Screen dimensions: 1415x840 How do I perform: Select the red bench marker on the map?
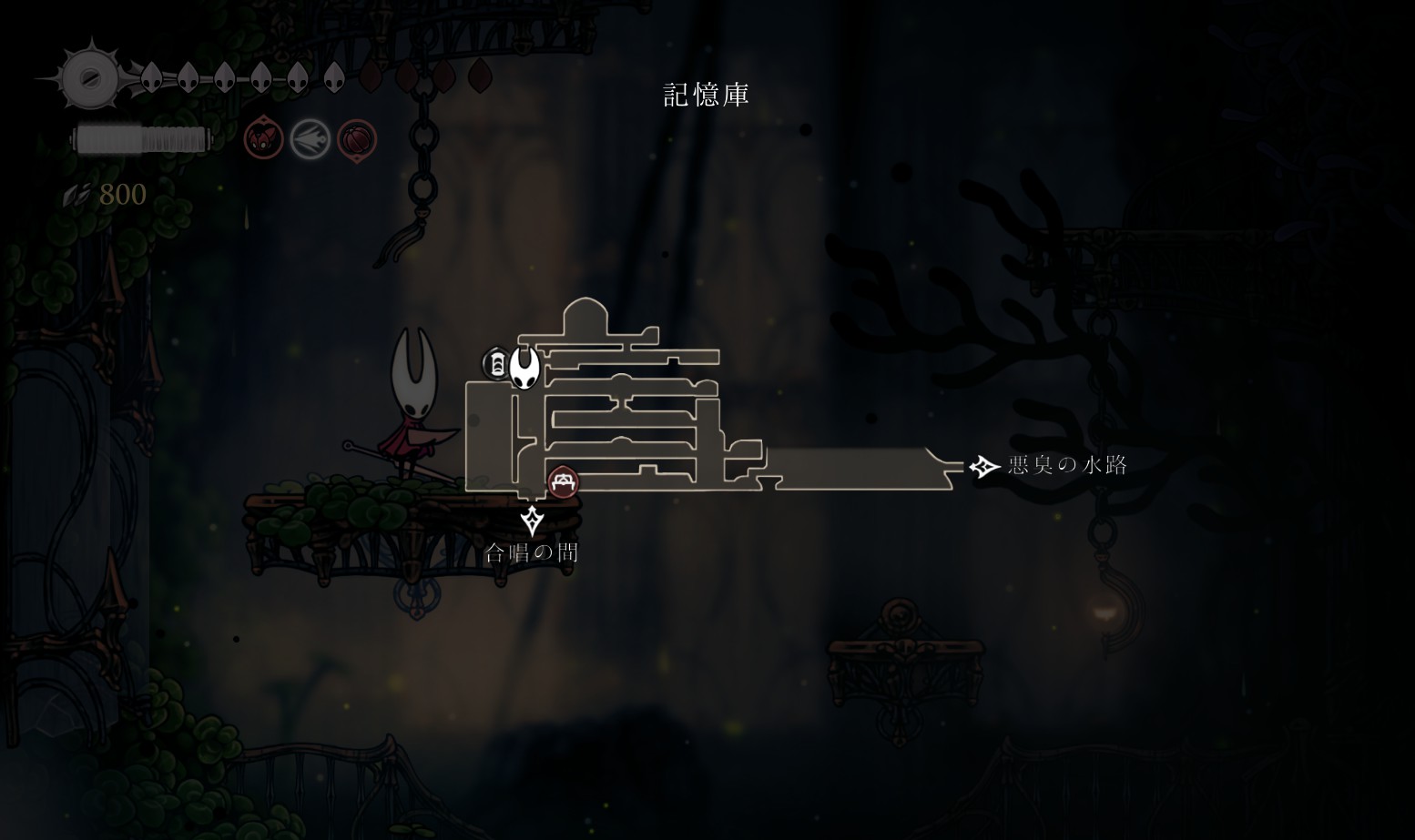coord(563,482)
